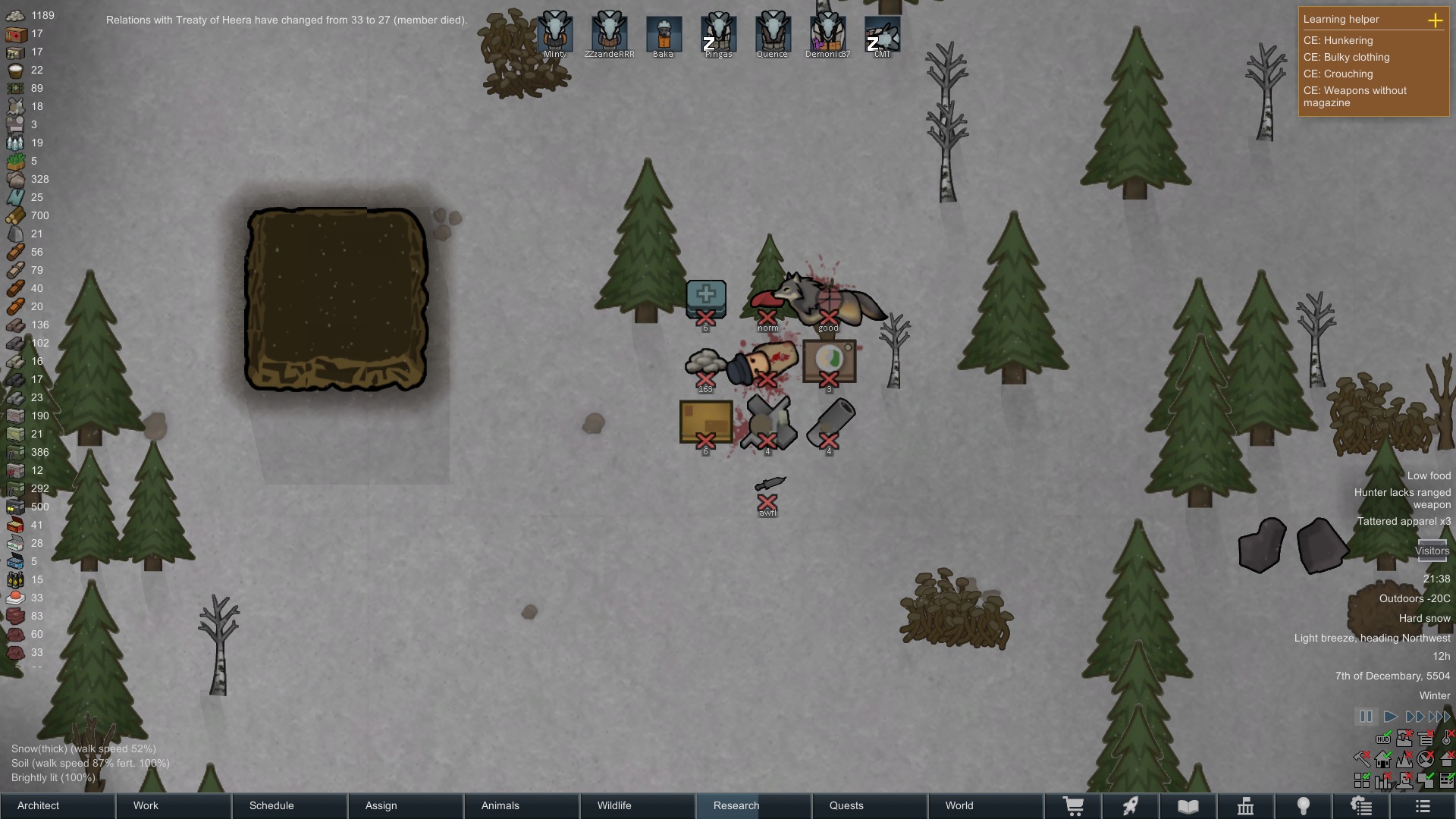Open the shopping cart trade button
This screenshot has width=1456, height=819.
[1073, 806]
